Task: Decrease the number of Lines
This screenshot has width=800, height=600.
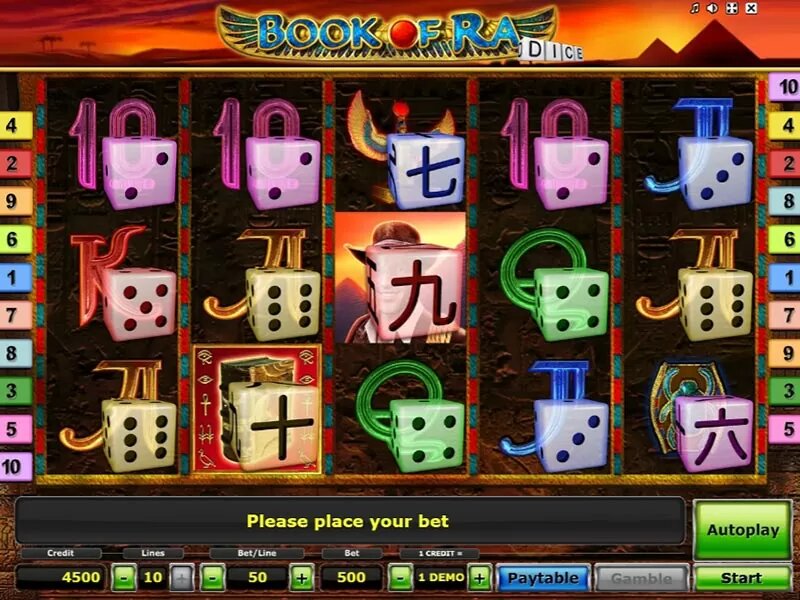Action: pyautogui.click(x=124, y=578)
